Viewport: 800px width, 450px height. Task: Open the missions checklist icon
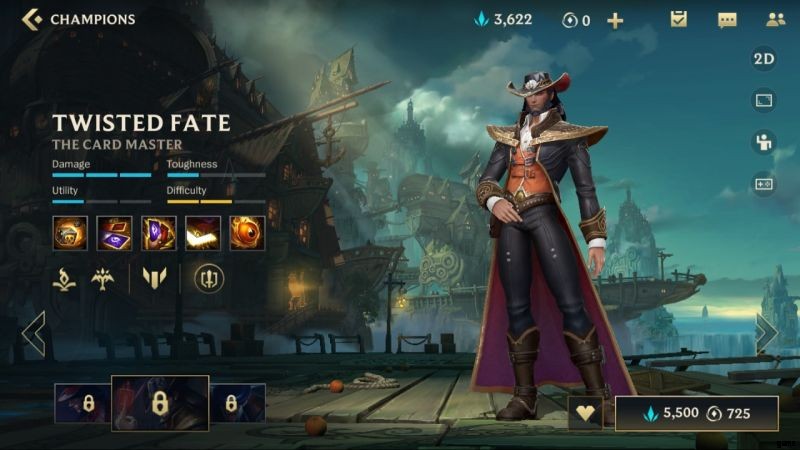[679, 19]
